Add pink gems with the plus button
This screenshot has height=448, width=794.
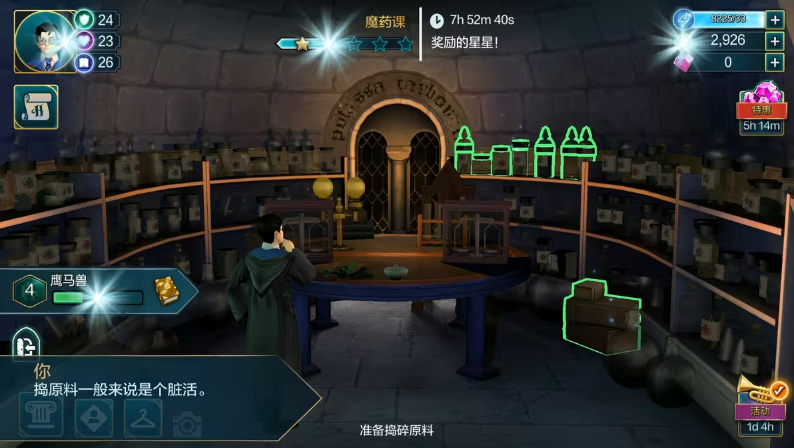tap(775, 62)
